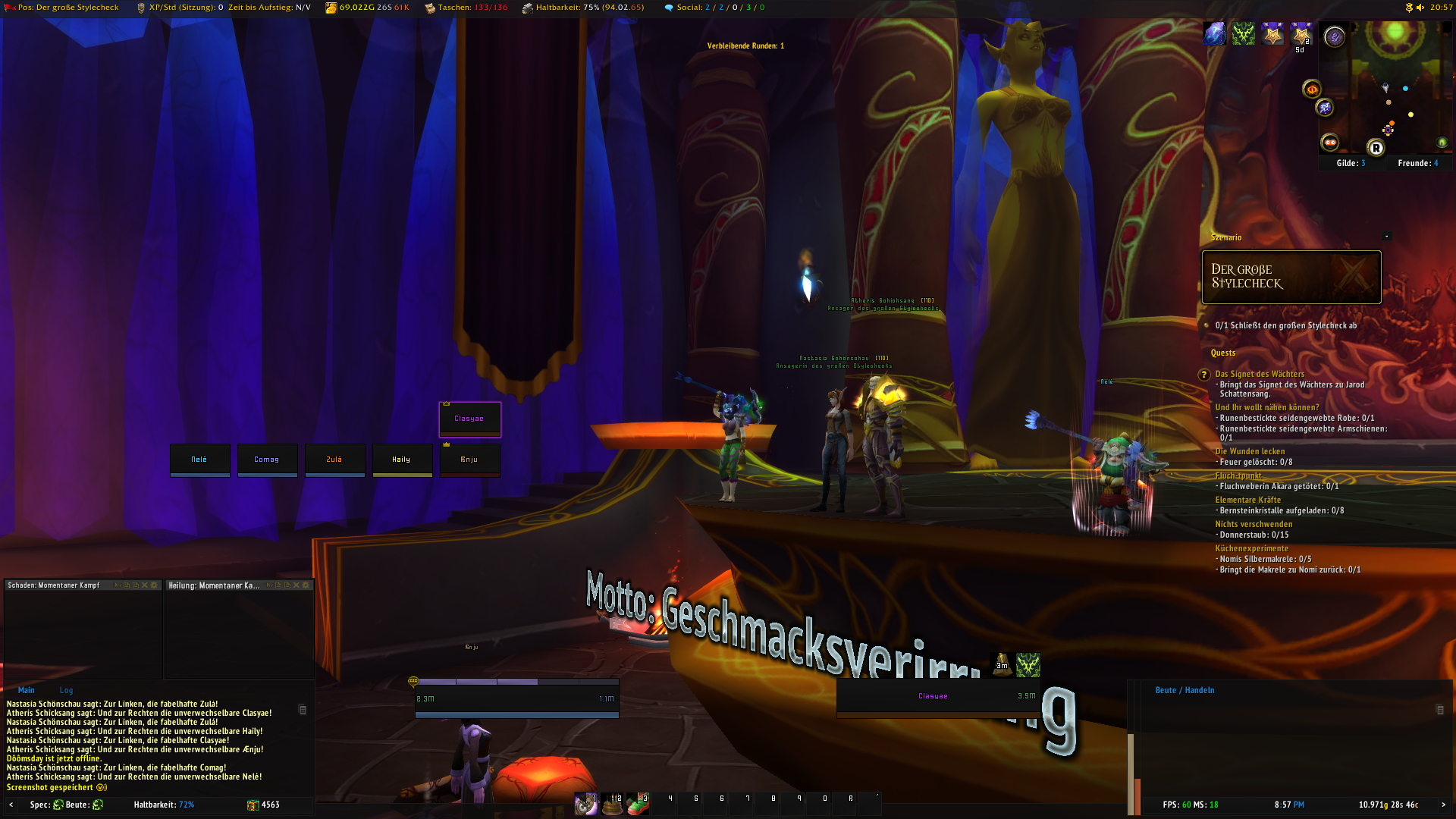Use the owl-face item in slot 1
The height and width of the screenshot is (819, 1456).
click(585, 804)
